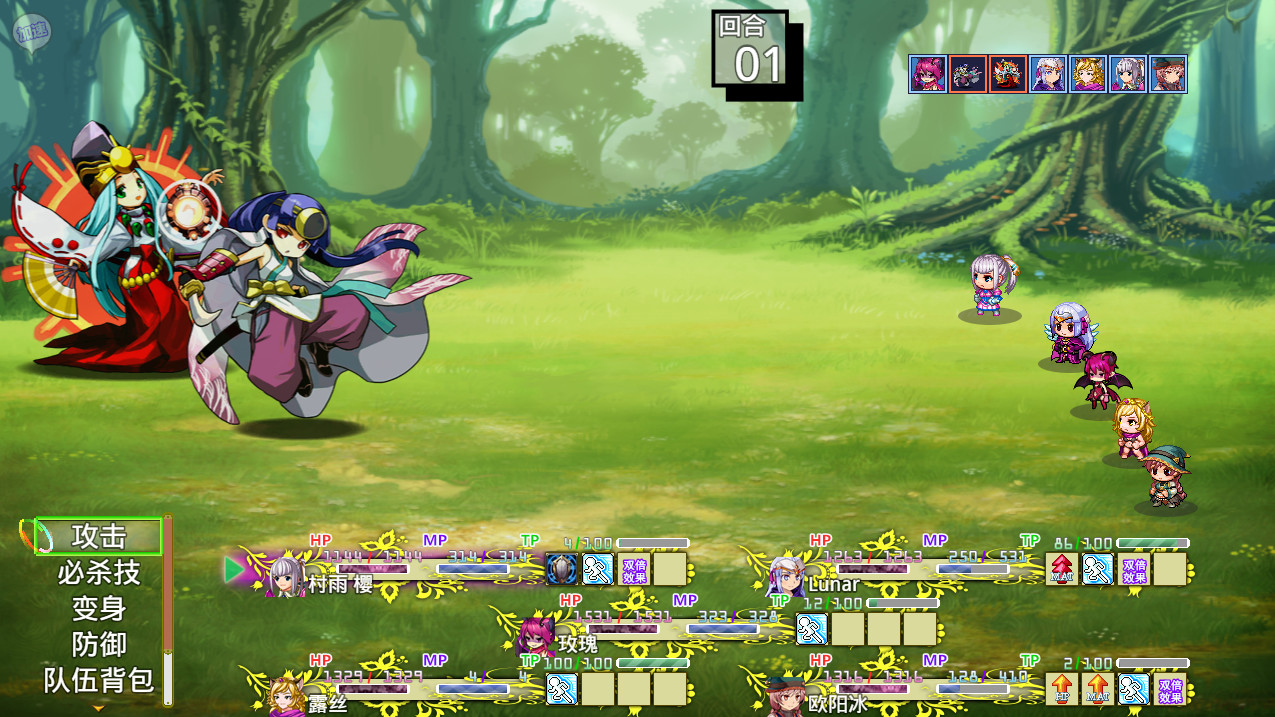Viewport: 1275px width, 717px height.
Task: Click the blonde cat-eared turn order portrait
Action: click(x=1088, y=74)
